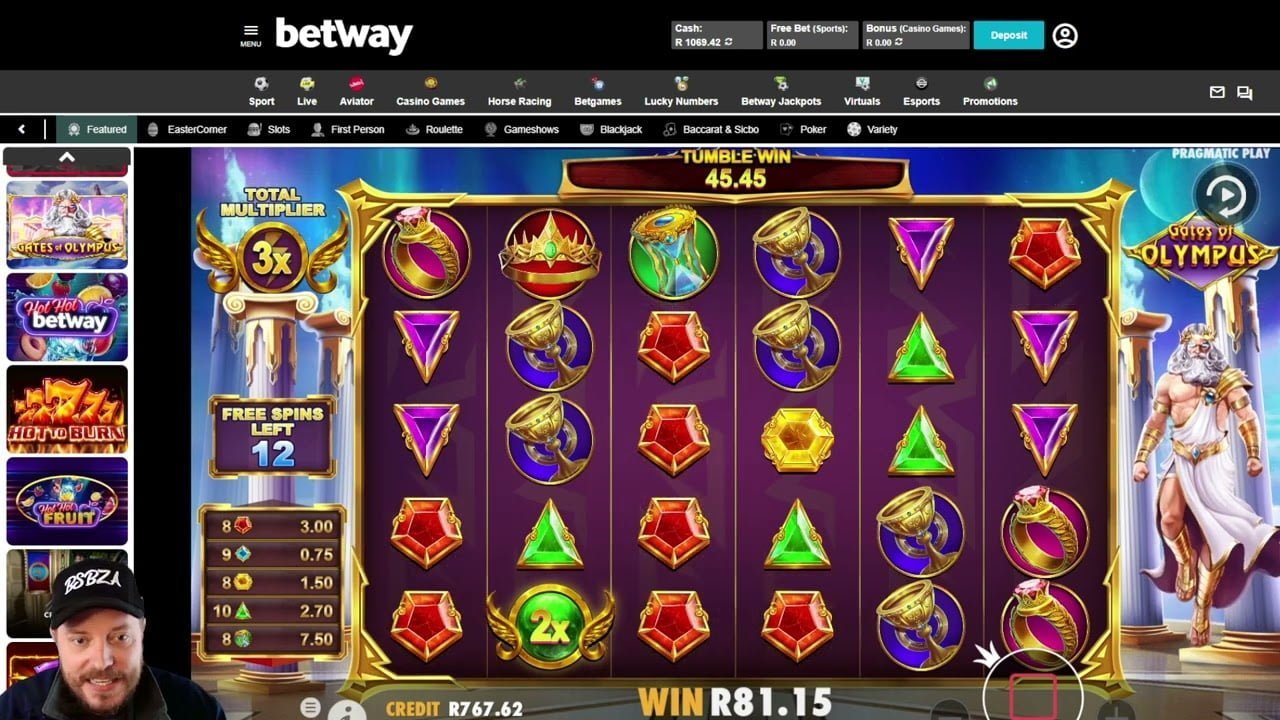Screen dimensions: 1280x720
Task: Click the Deposit button
Action: pyautogui.click(x=1009, y=35)
